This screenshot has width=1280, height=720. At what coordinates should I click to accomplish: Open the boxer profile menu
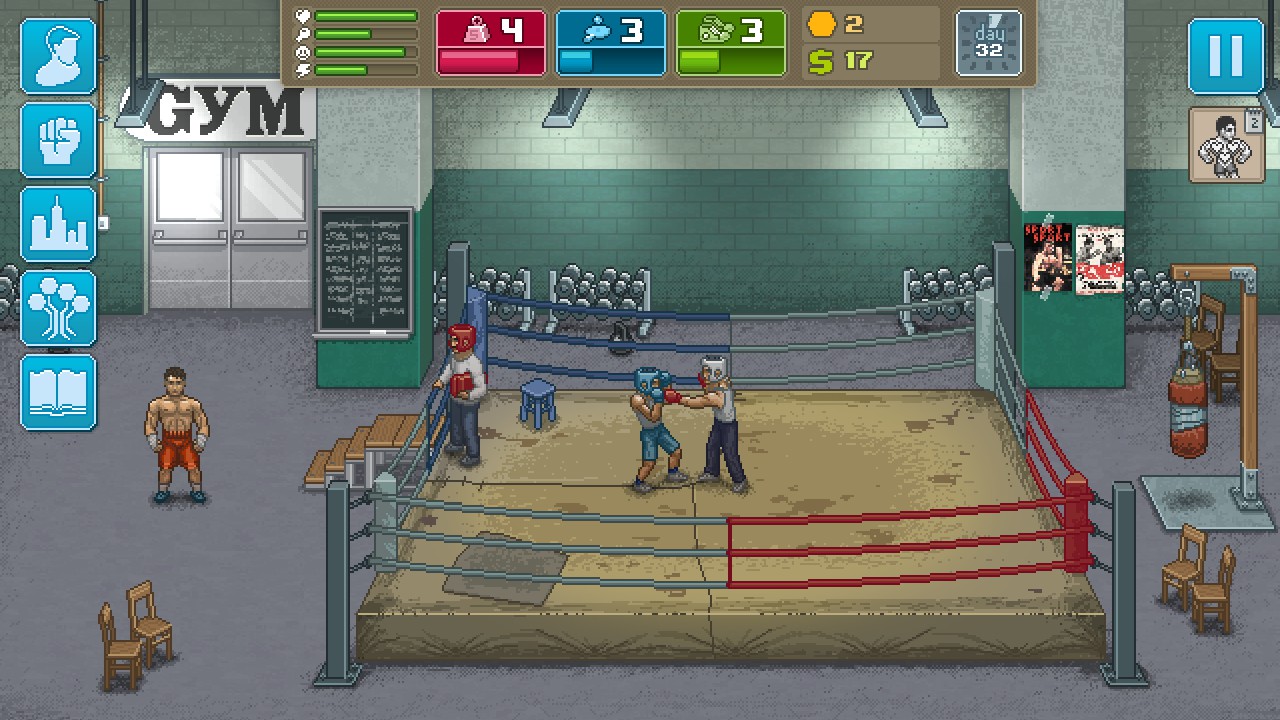click(59, 56)
